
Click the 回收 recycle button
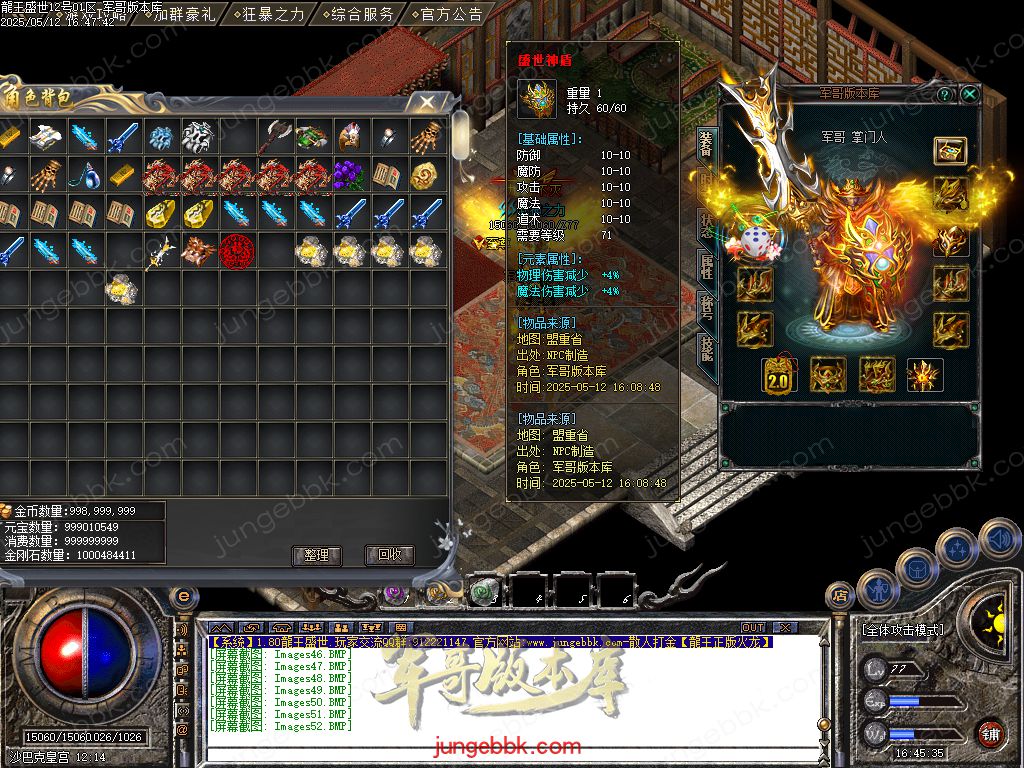pos(389,555)
